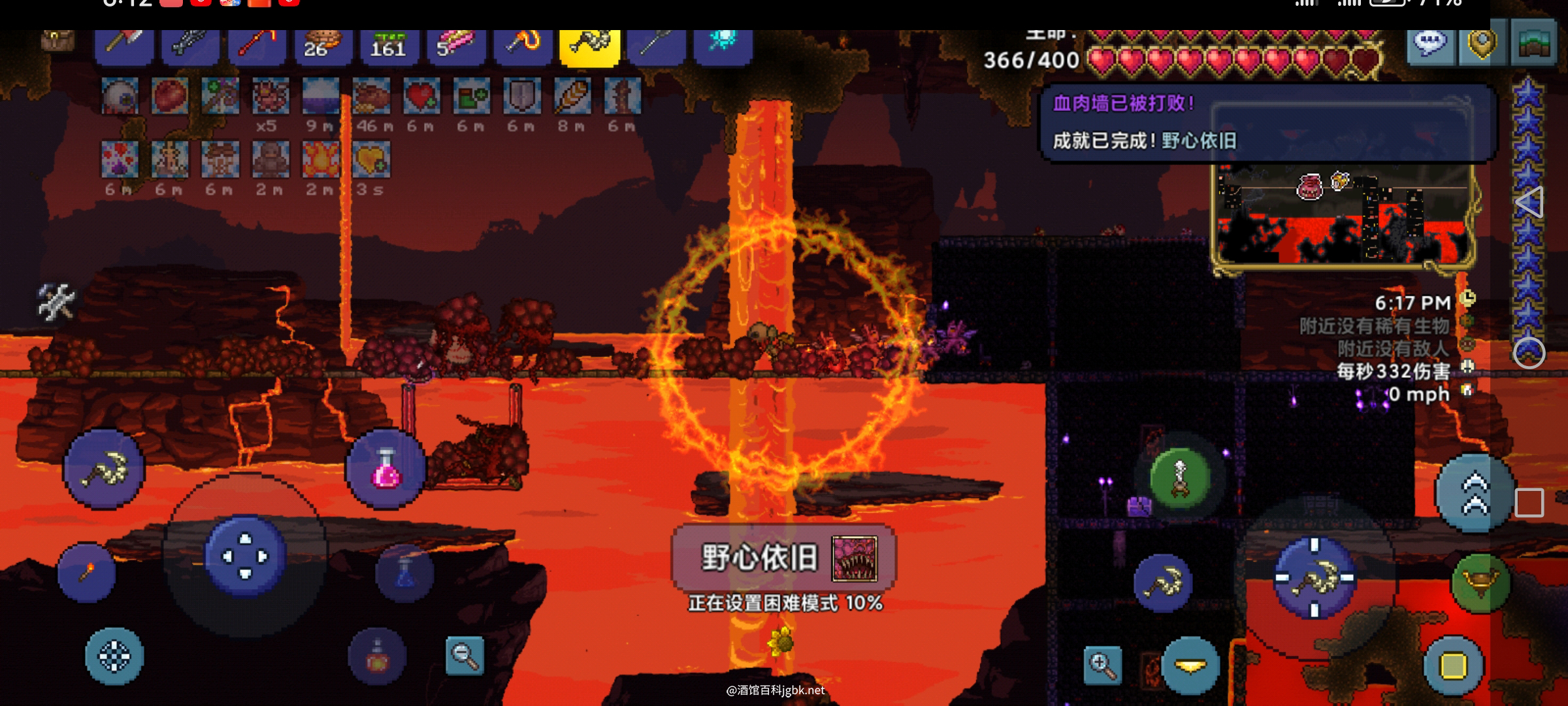Use the red buff potion quick button
The width and height of the screenshot is (1568, 706).
[x=377, y=656]
